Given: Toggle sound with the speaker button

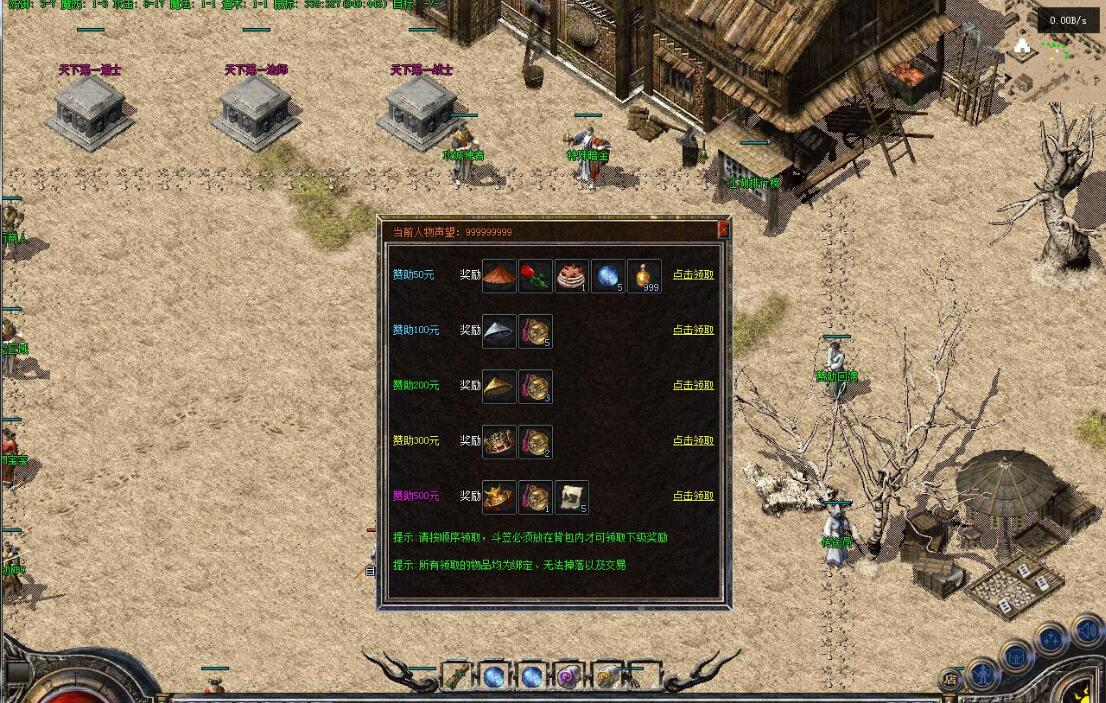Looking at the screenshot, I should click(x=1087, y=631).
